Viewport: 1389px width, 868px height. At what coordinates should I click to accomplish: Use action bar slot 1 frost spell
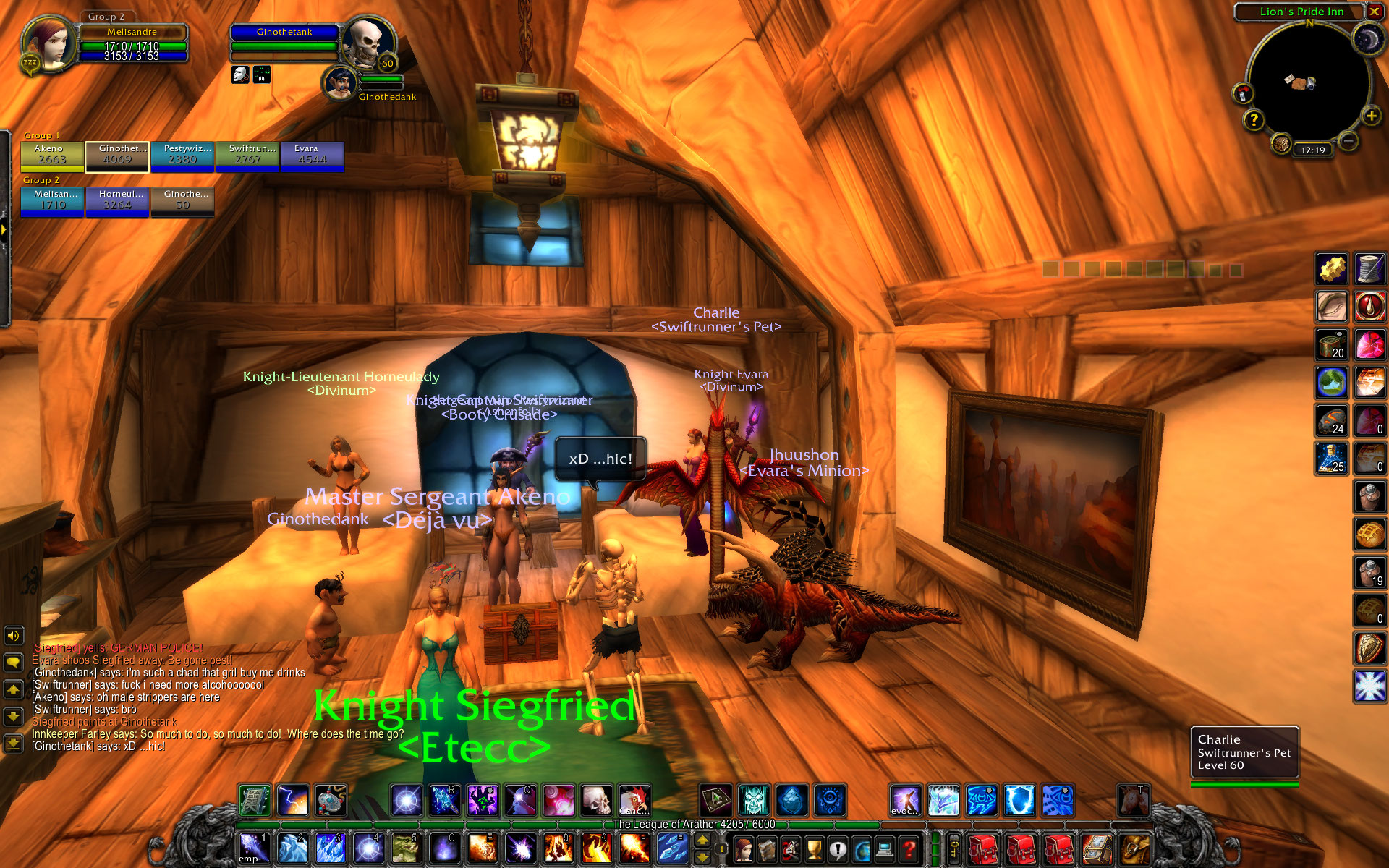pos(255,848)
